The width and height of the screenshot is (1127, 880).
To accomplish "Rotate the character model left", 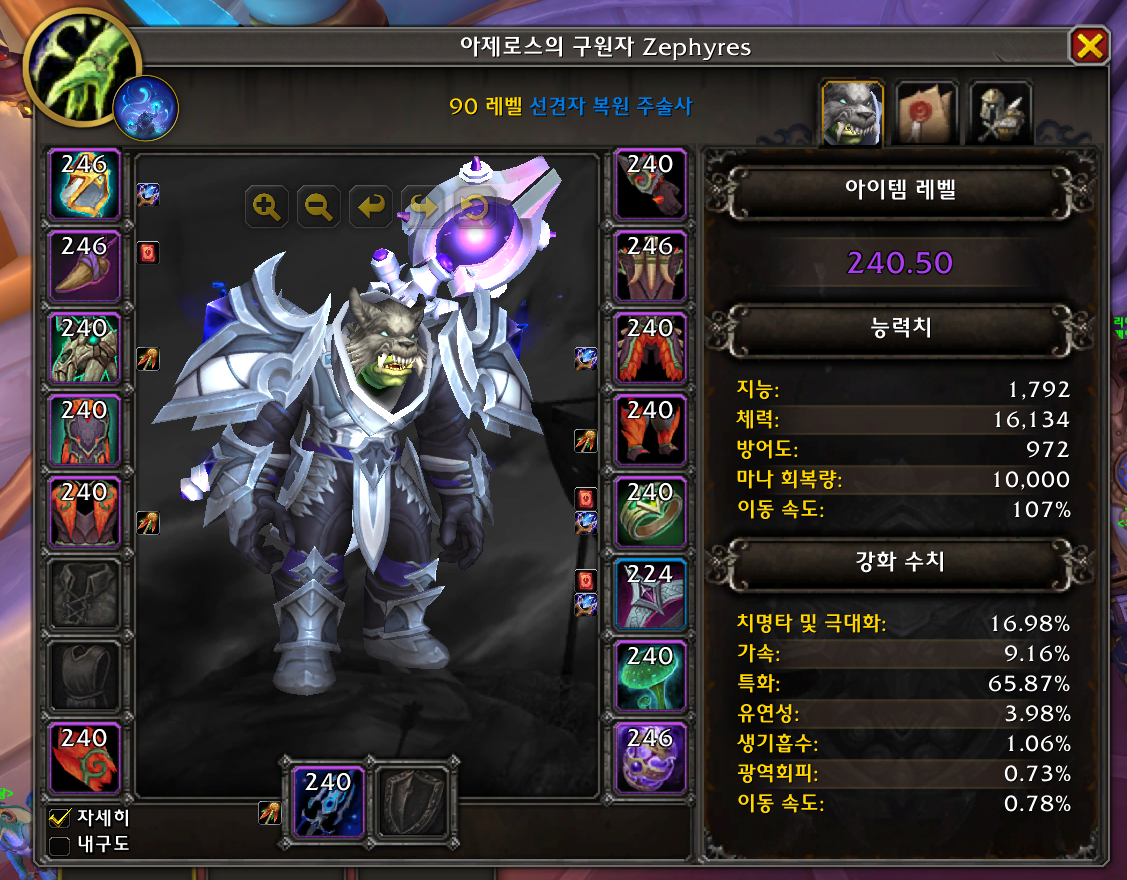I will [x=371, y=207].
